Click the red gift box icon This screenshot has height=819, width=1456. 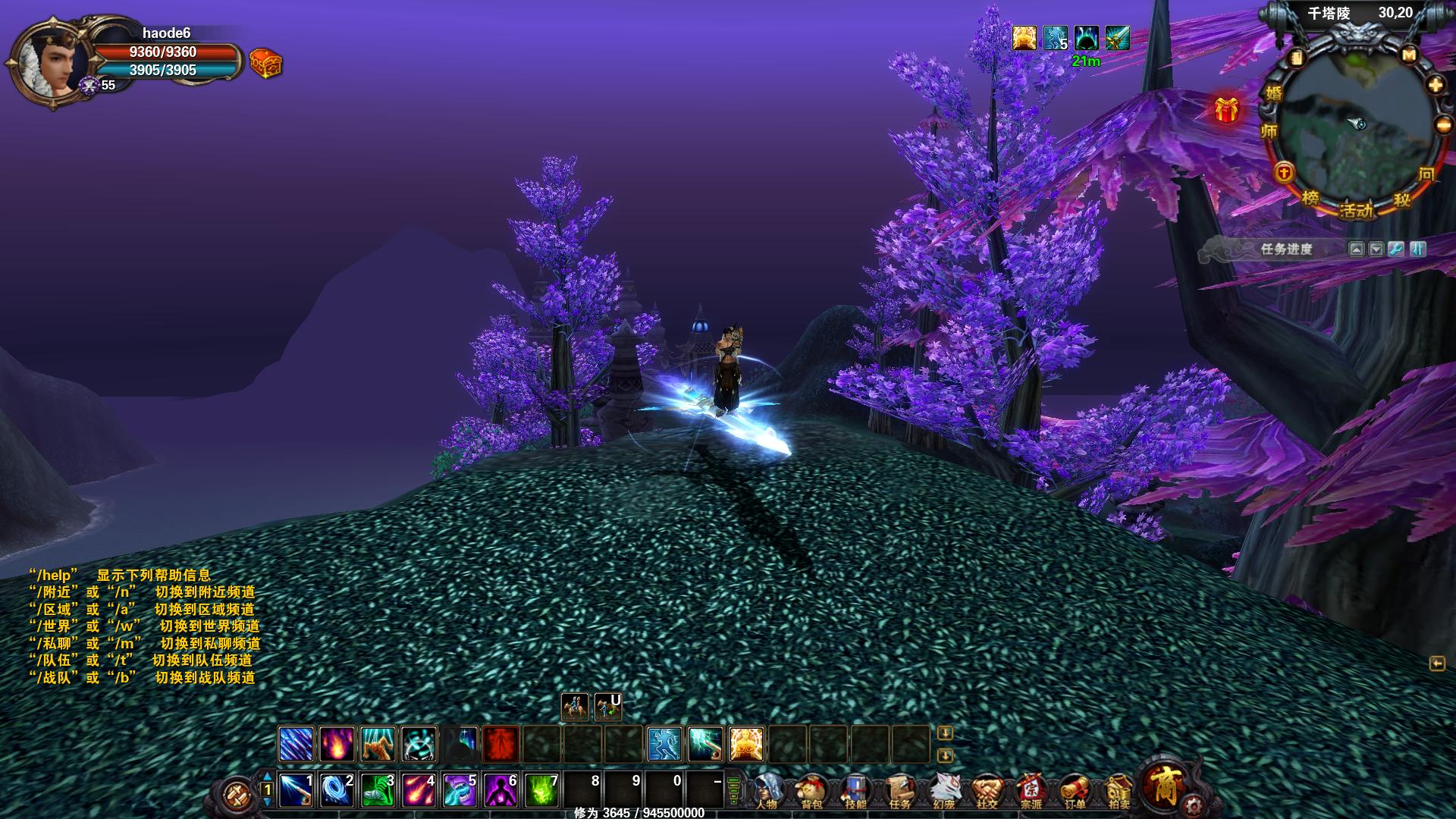tap(1226, 110)
